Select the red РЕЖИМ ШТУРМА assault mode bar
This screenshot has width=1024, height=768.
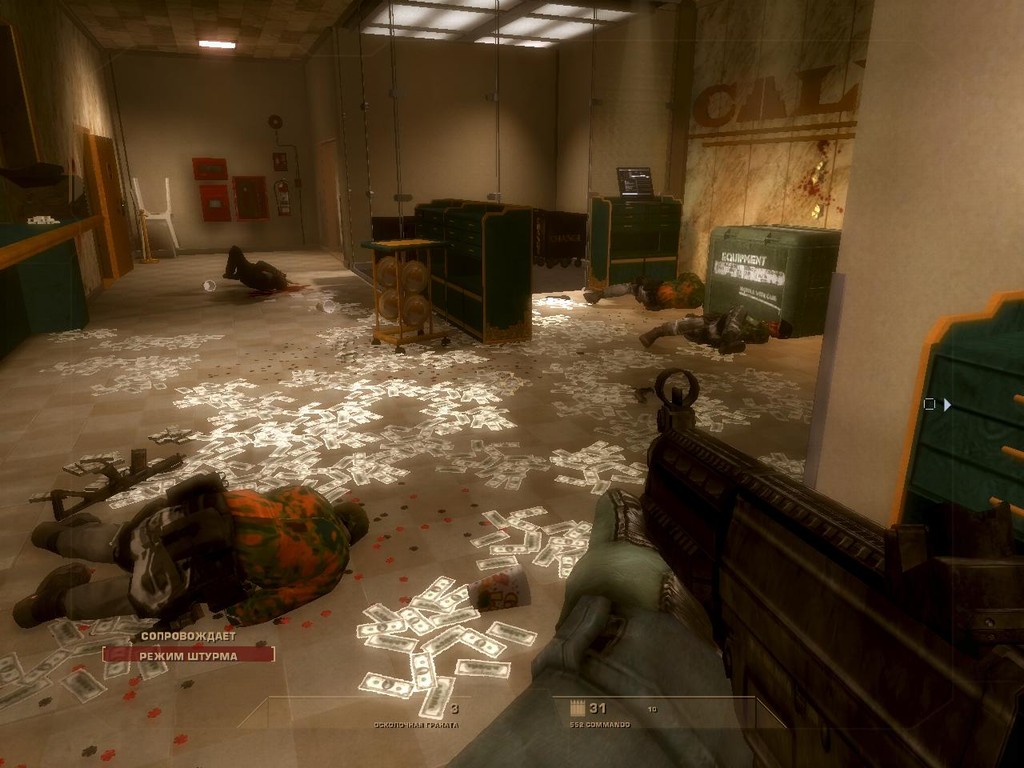click(188, 654)
